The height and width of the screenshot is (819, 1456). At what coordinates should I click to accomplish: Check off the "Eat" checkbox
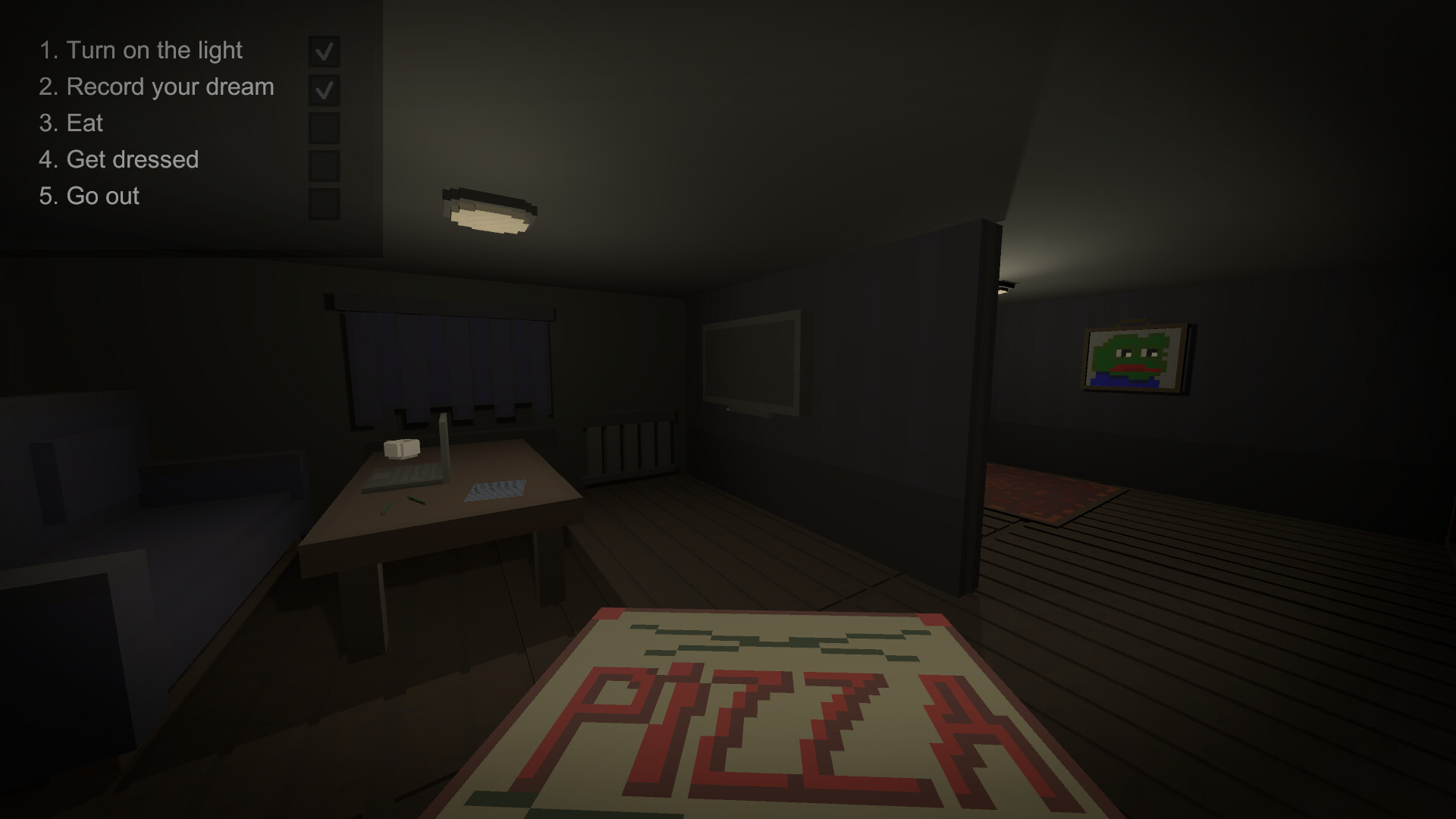click(x=325, y=125)
